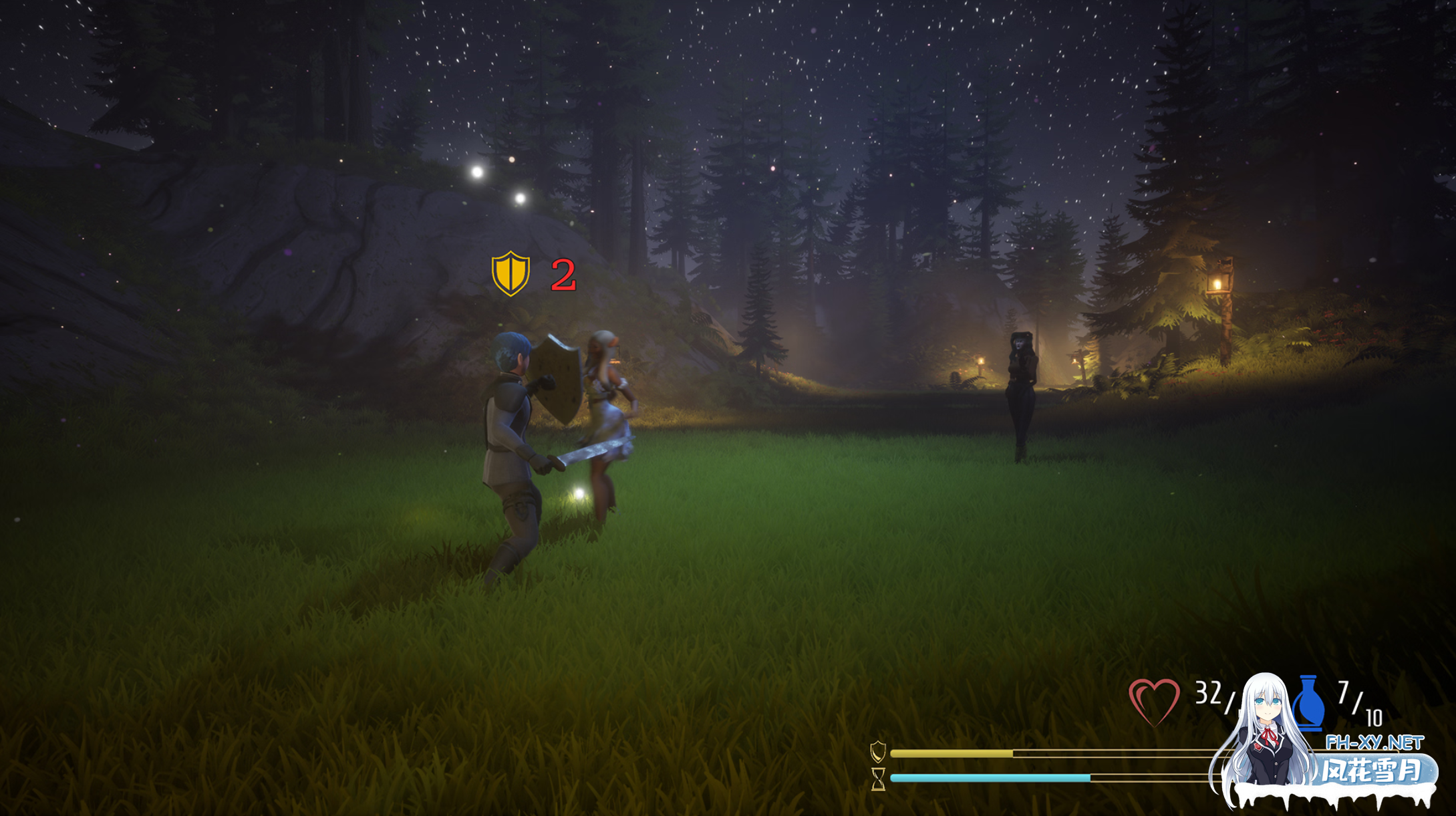Screen dimensions: 1456x816
Task: Open the FH-XY.NET watermark link
Action: coord(1374,742)
